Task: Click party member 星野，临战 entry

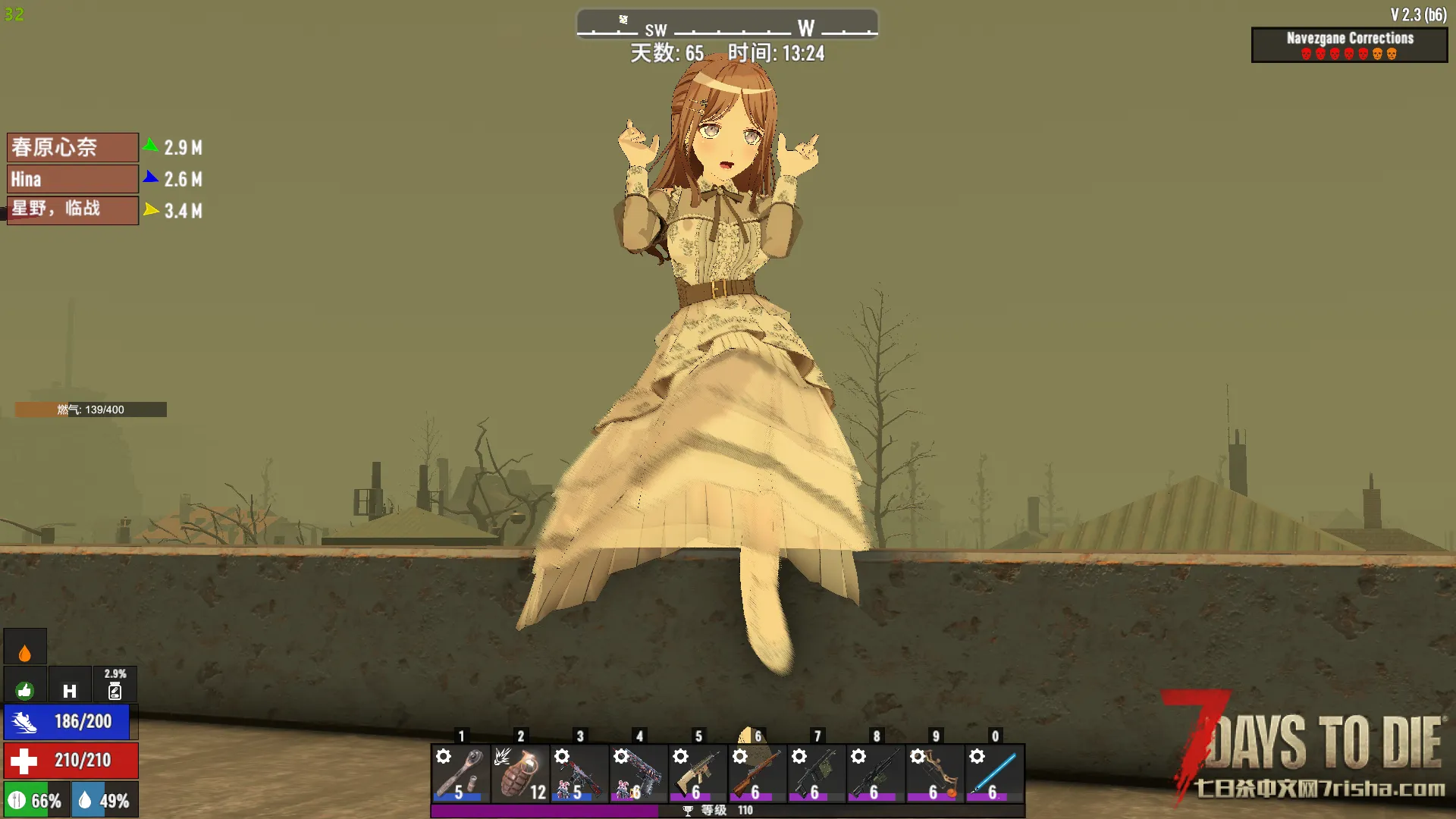Action: pos(73,210)
